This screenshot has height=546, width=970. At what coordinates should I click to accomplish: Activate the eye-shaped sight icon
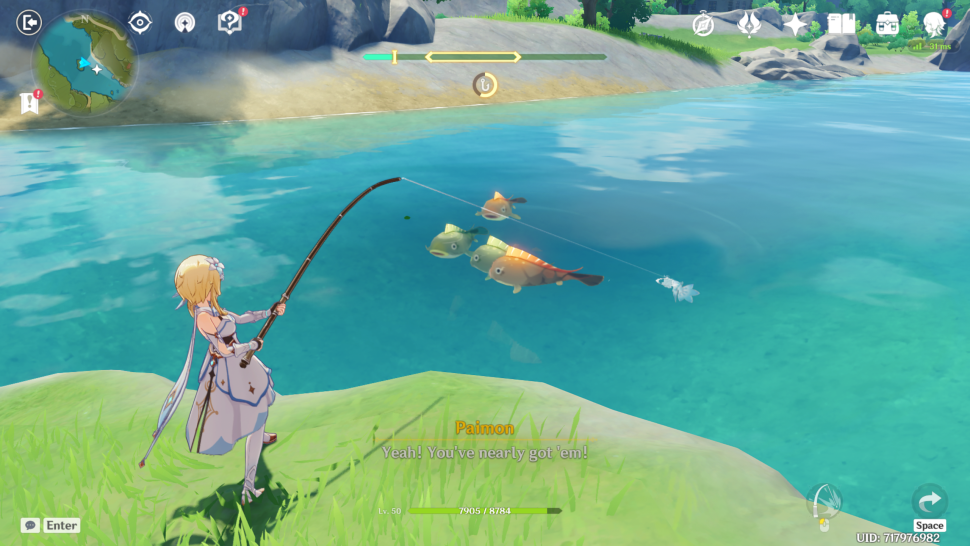(140, 22)
